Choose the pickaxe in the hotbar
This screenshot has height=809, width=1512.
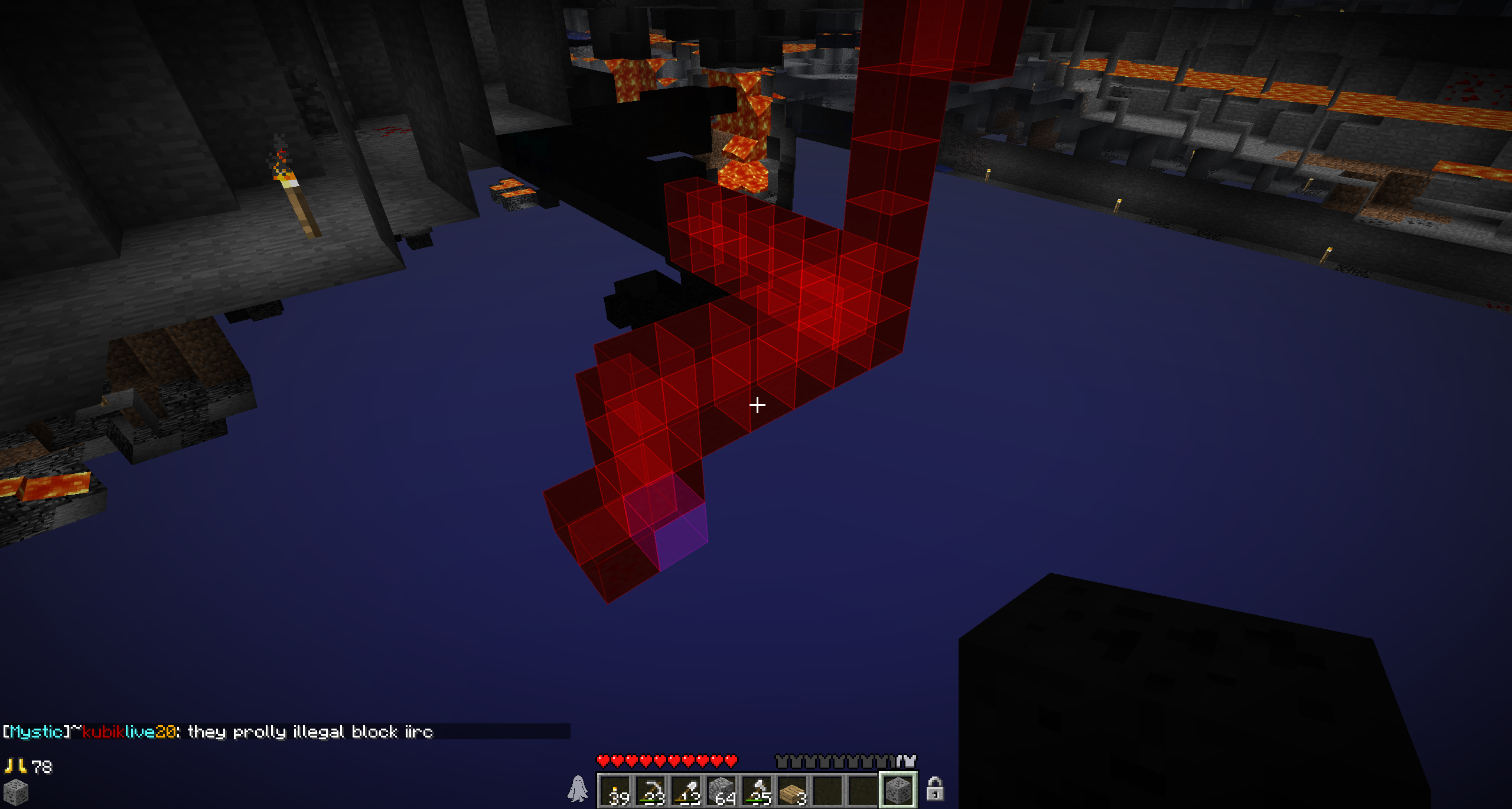[x=651, y=790]
